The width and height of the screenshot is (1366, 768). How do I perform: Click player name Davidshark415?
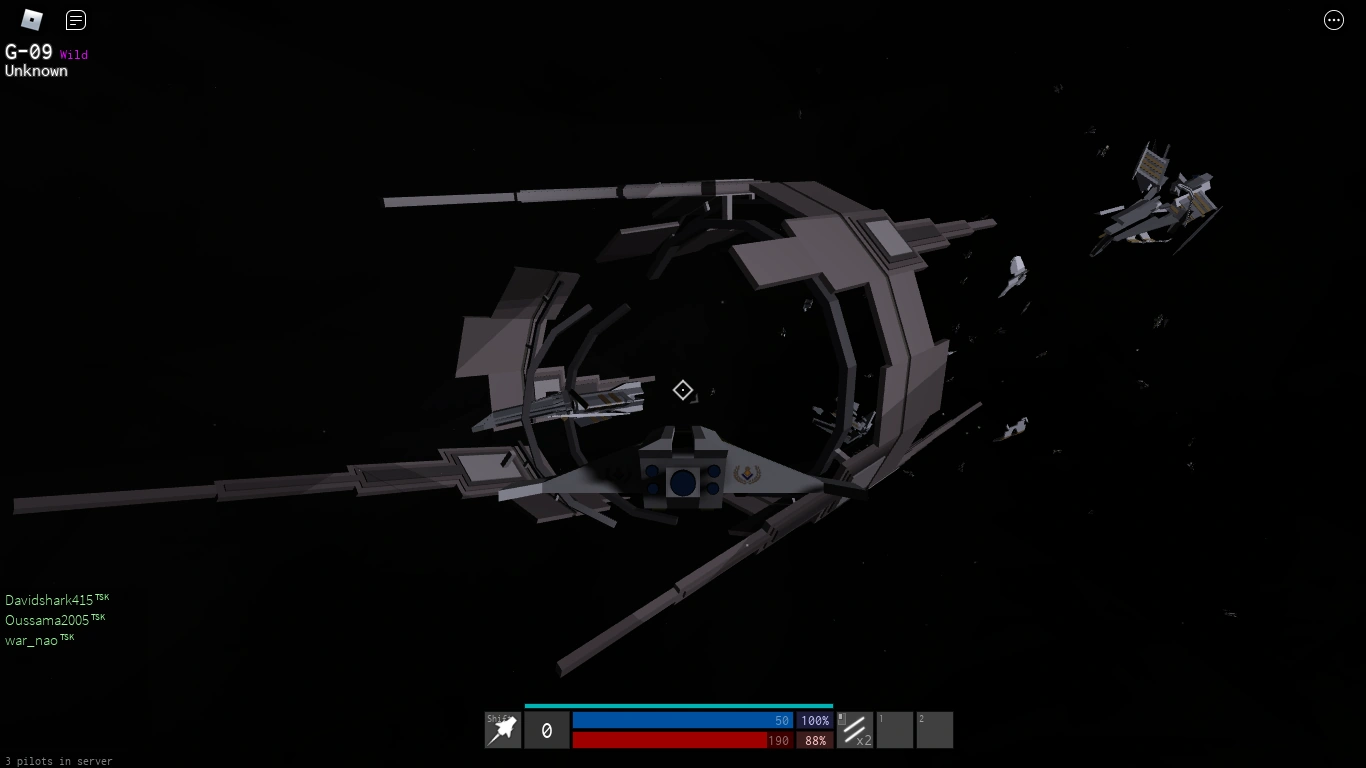[50, 598]
